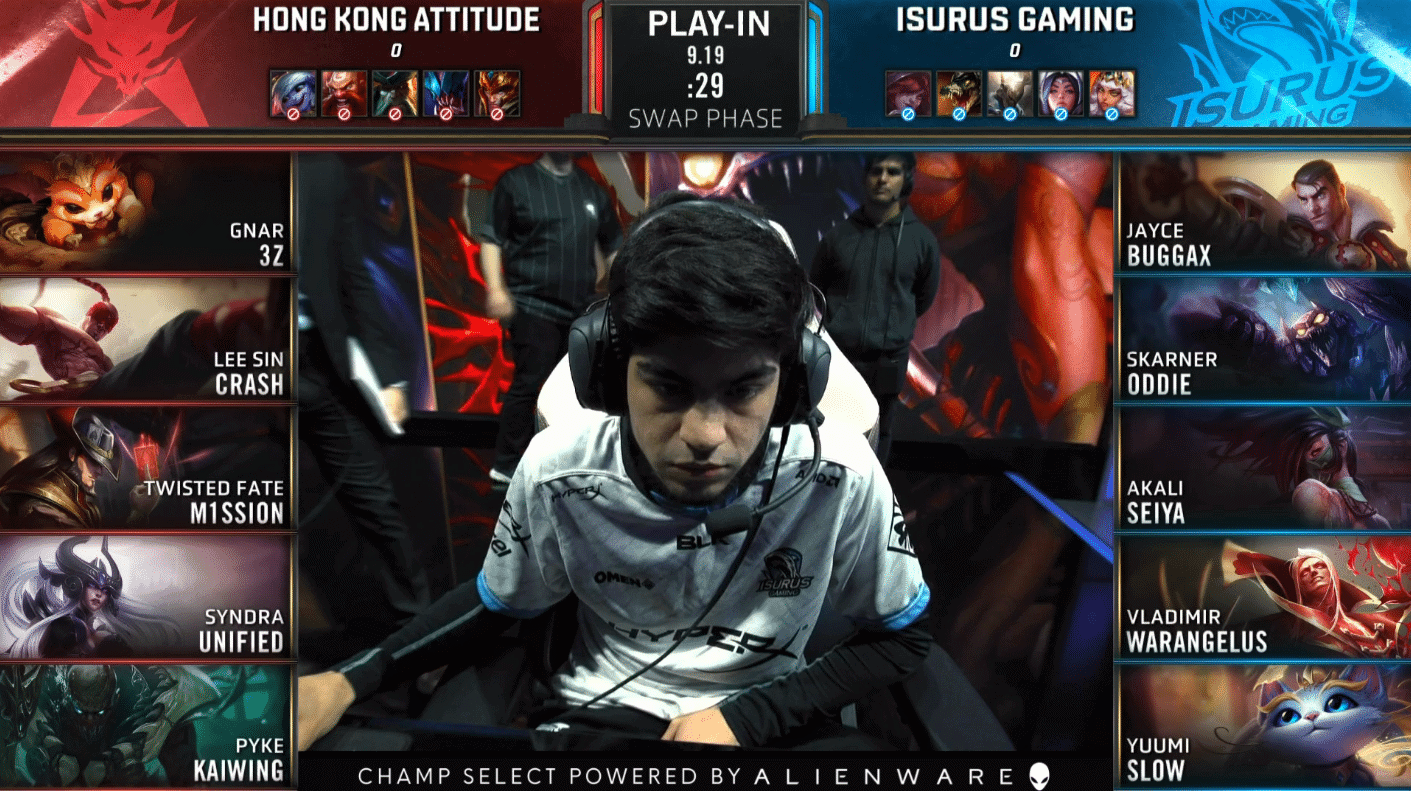Switch to the SWAP PHASE label
1411x791 pixels.
705,118
